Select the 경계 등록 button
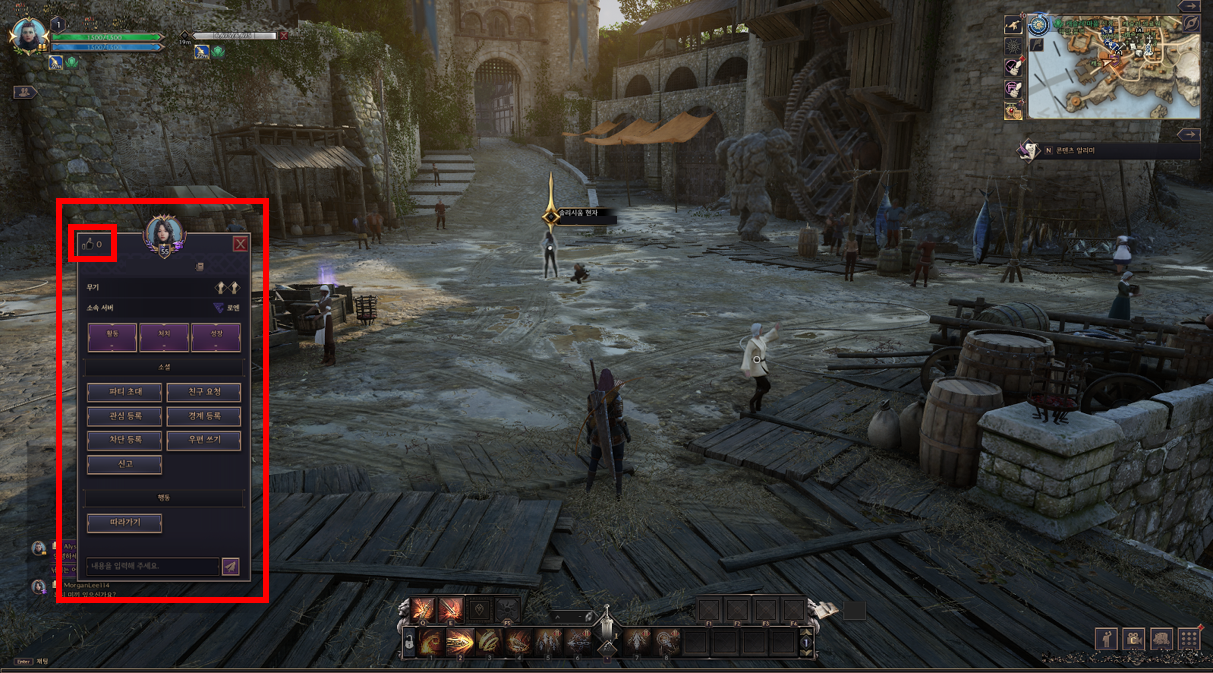 click(203, 416)
